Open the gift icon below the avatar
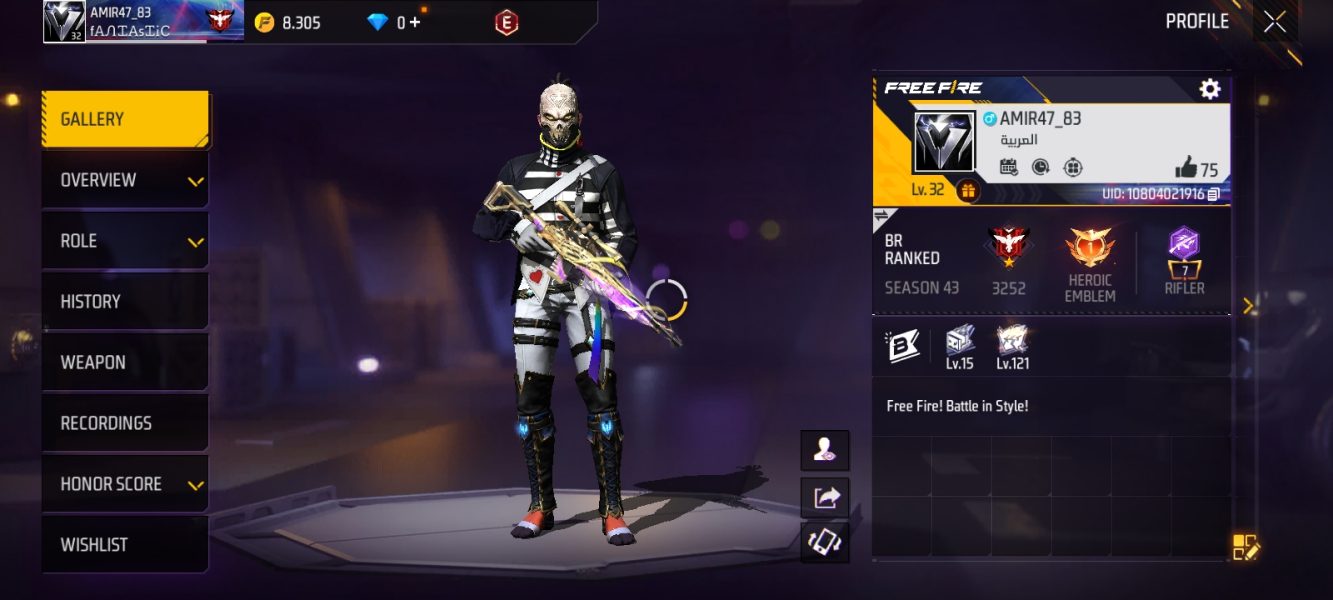The image size is (1333, 600). click(x=968, y=190)
